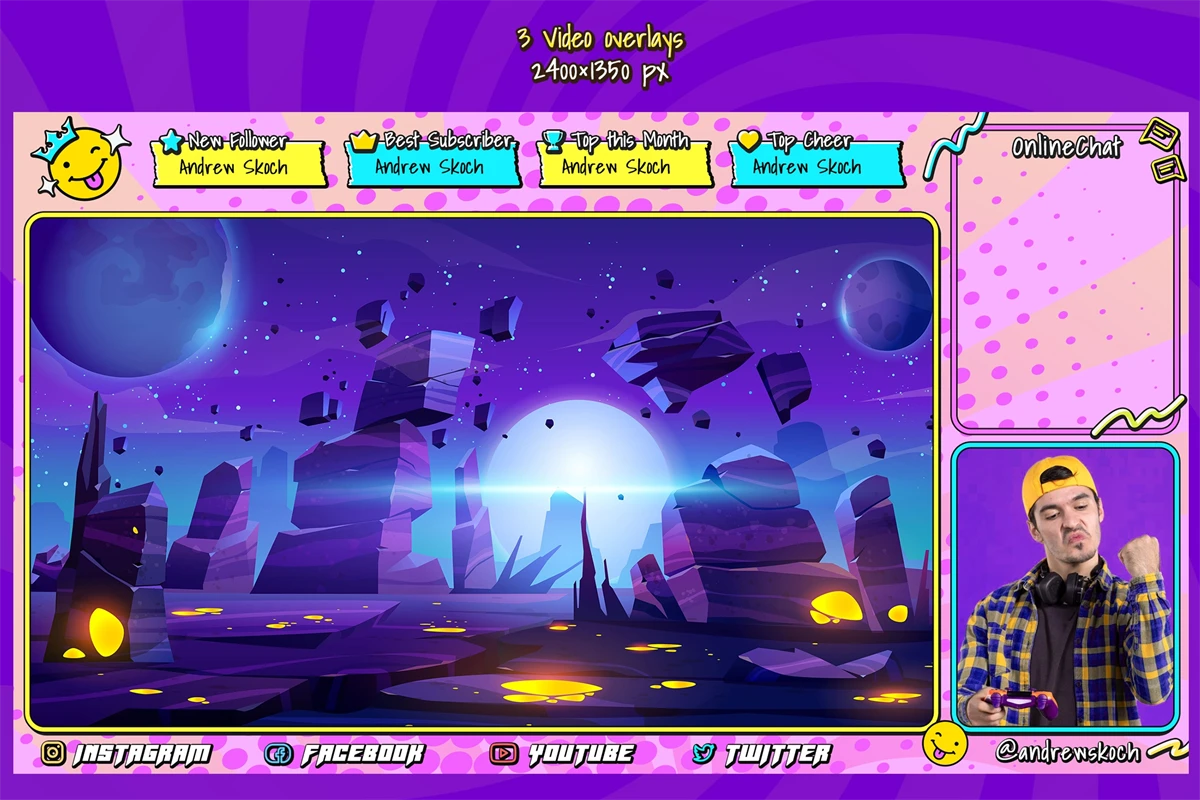The image size is (1200, 800).
Task: Open the YouTube social link
Action: 562,753
